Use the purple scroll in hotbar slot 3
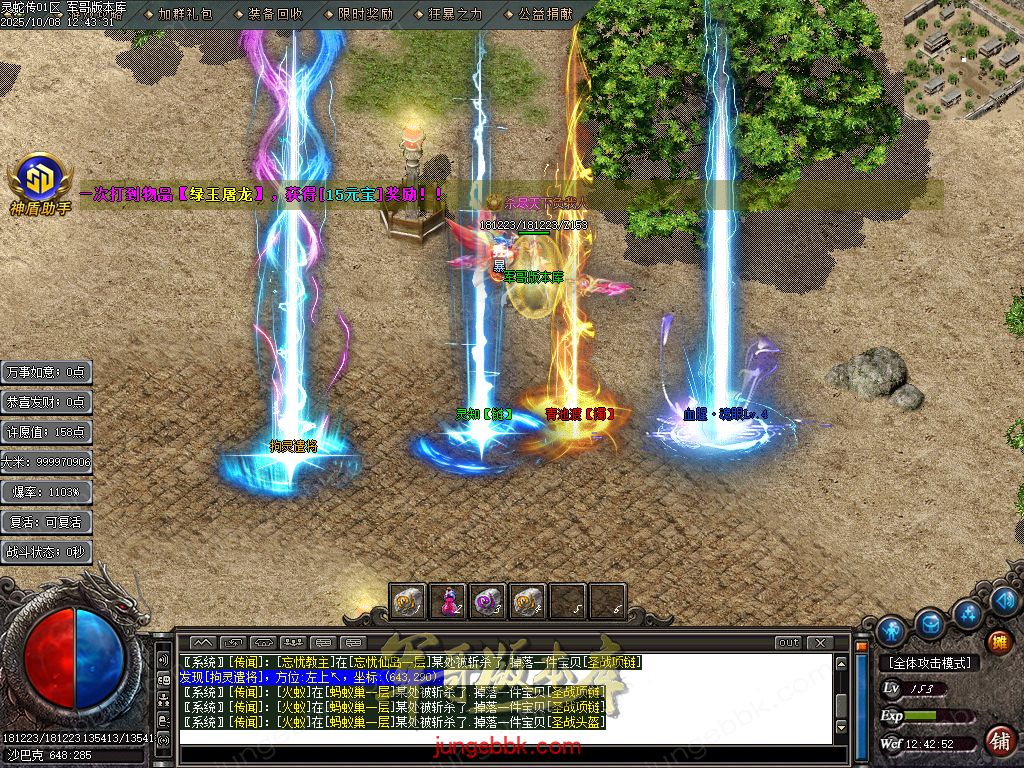Viewport: 1024px width, 768px height. [x=487, y=601]
